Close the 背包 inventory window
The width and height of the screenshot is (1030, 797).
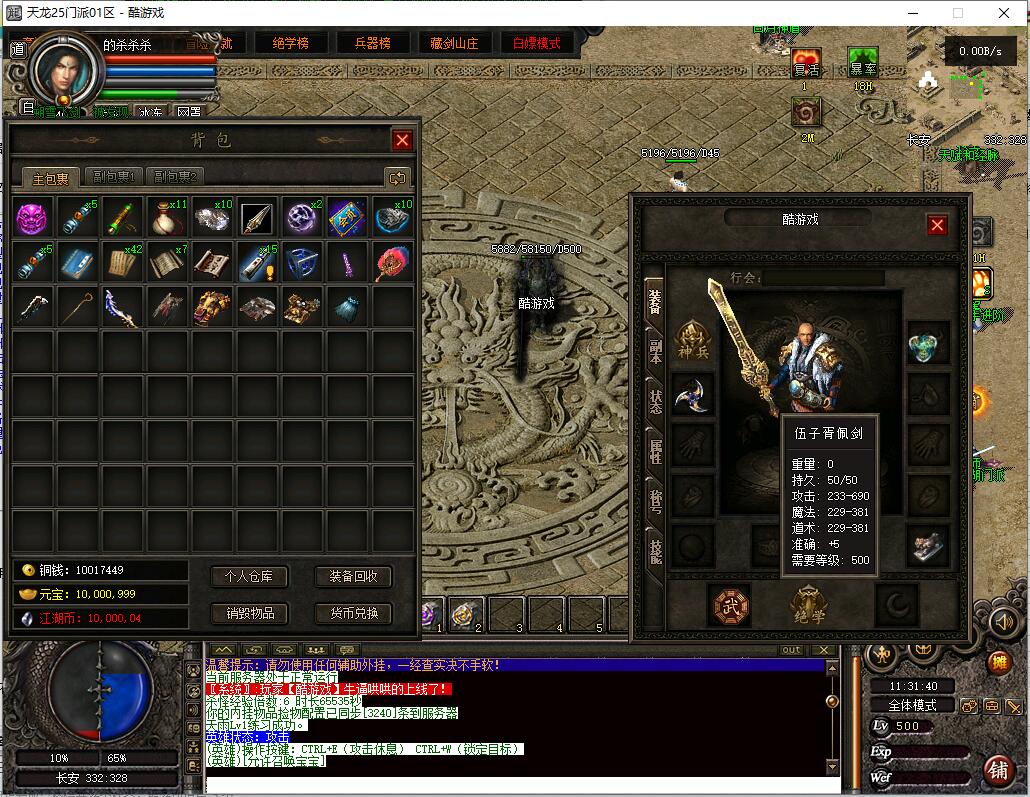click(x=402, y=141)
